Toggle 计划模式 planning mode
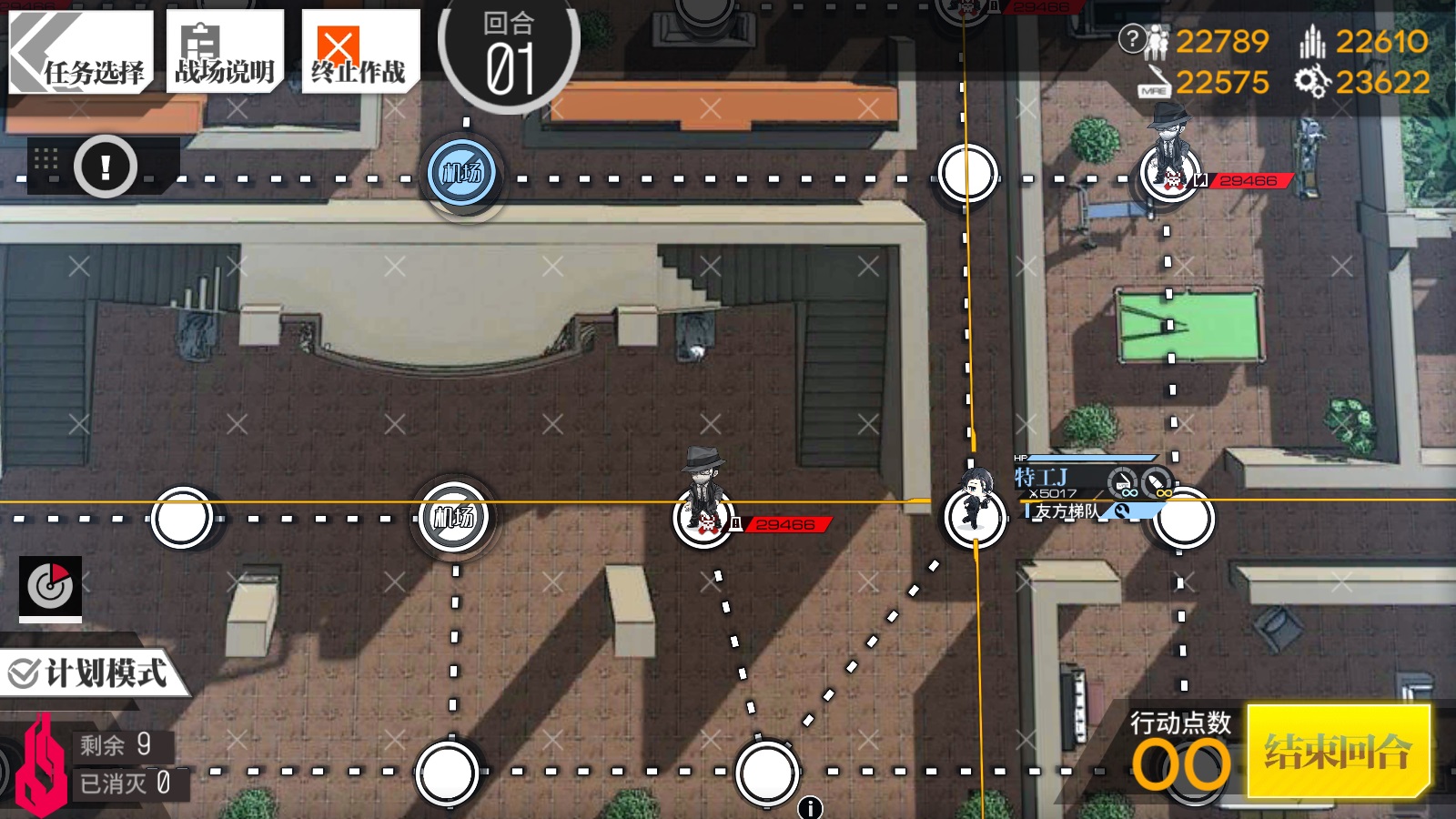 click(91, 673)
